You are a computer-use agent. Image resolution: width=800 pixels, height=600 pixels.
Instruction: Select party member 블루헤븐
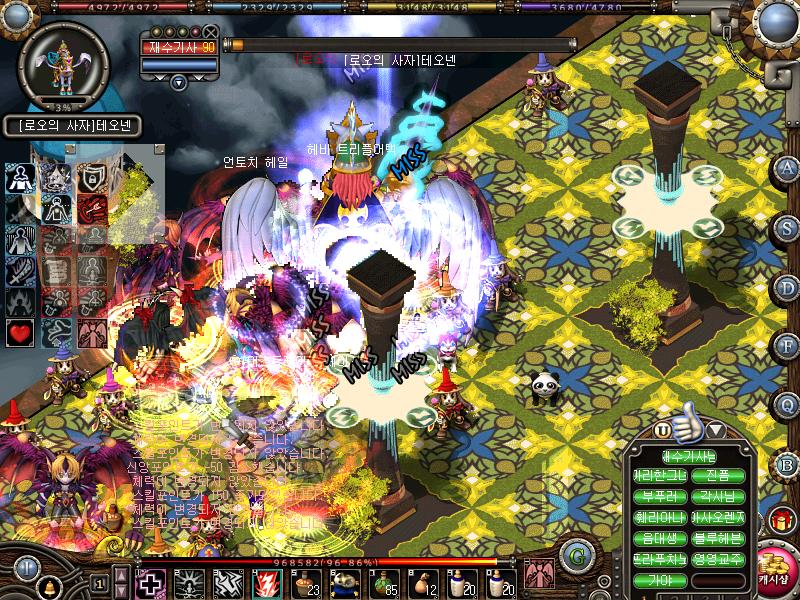[x=718, y=538]
